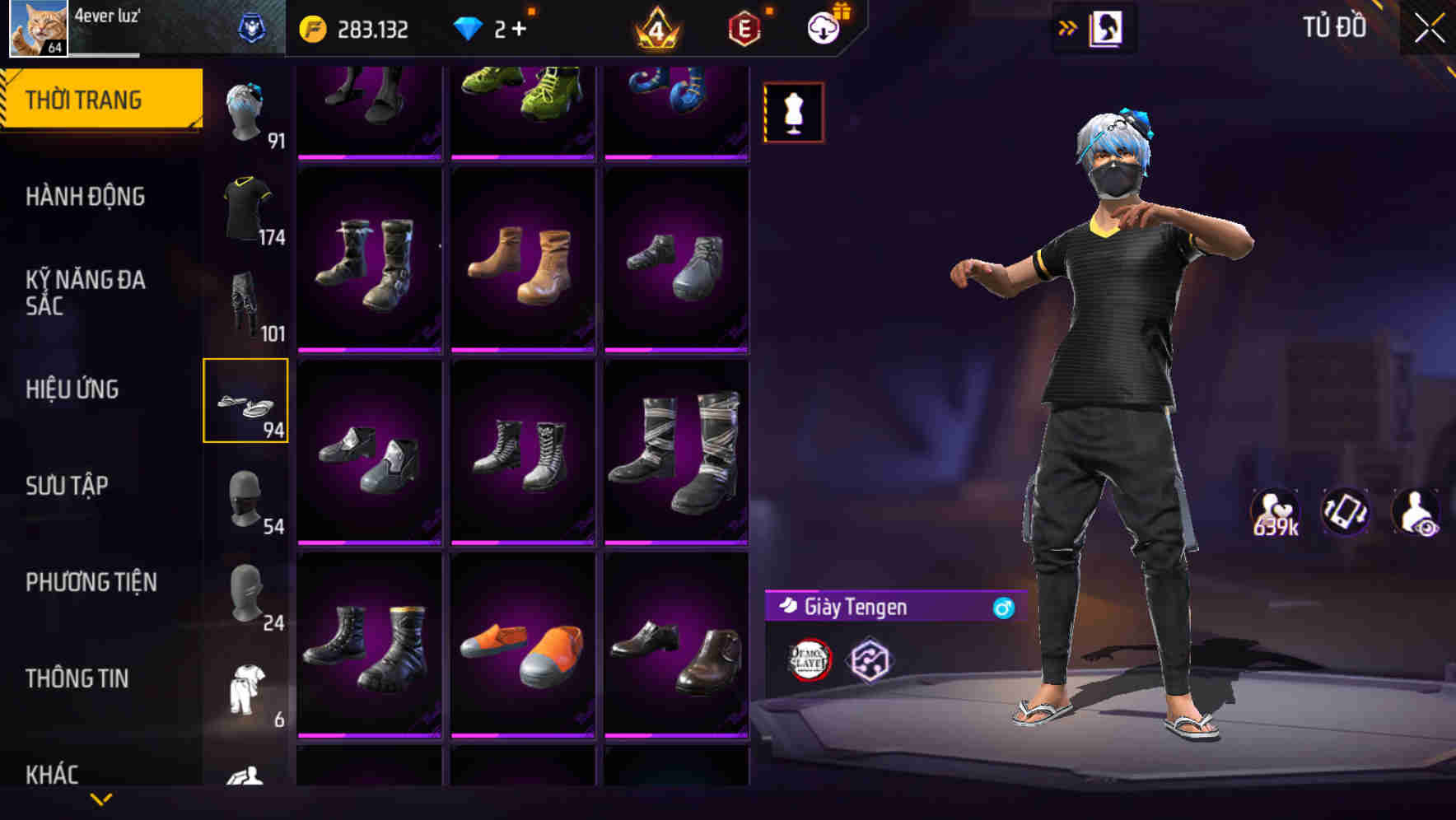Image resolution: width=1456 pixels, height=820 pixels.
Task: Open the Demon Slayer collection badge icon
Action: pos(806,659)
